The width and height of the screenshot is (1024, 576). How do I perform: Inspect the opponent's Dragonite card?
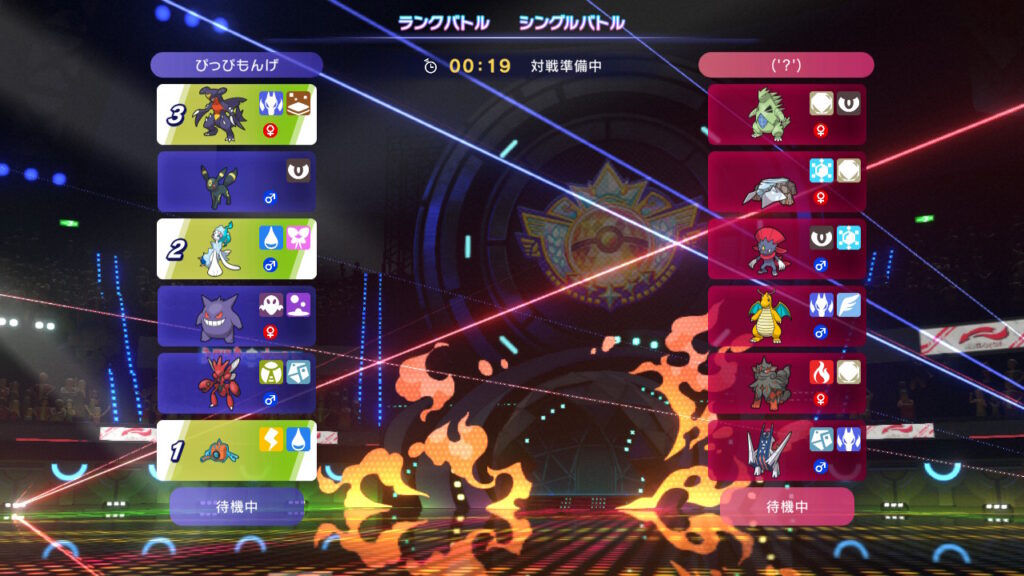coord(786,316)
